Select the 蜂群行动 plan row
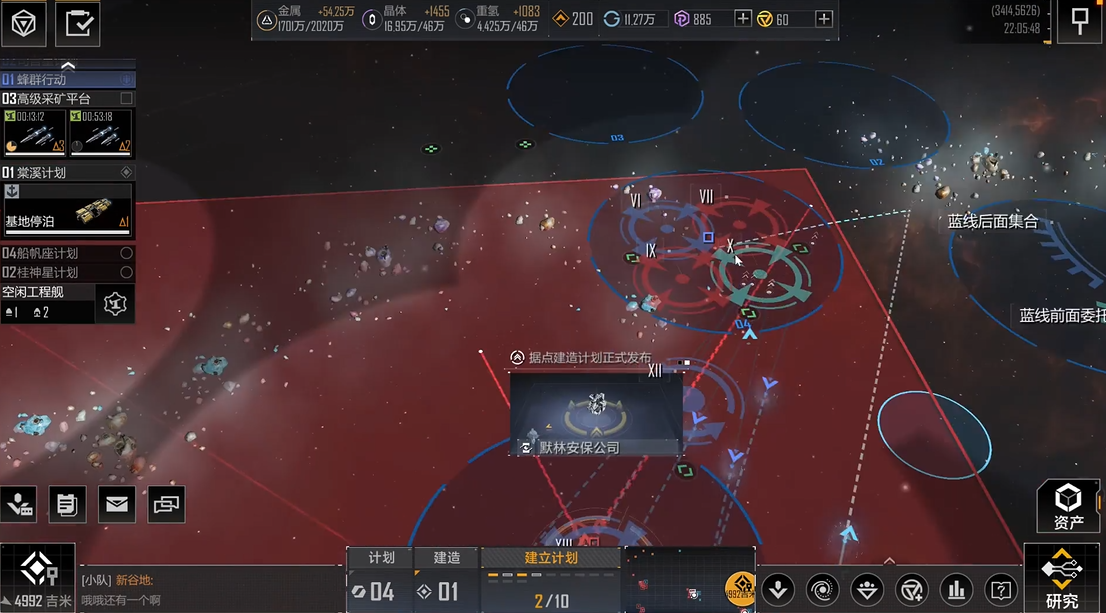This screenshot has height=613, width=1106. (x=60, y=79)
